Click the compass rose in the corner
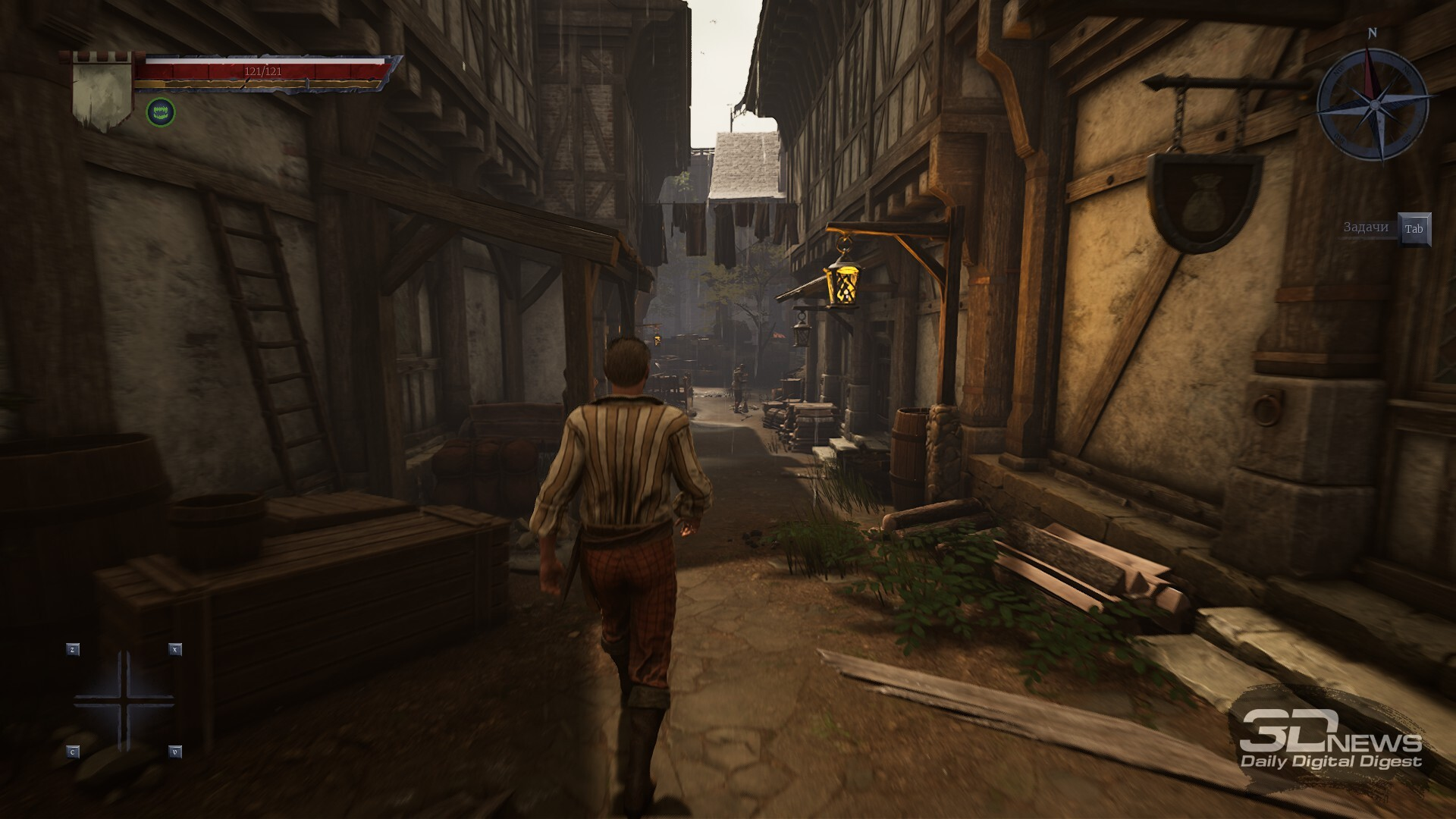 coord(1373,102)
